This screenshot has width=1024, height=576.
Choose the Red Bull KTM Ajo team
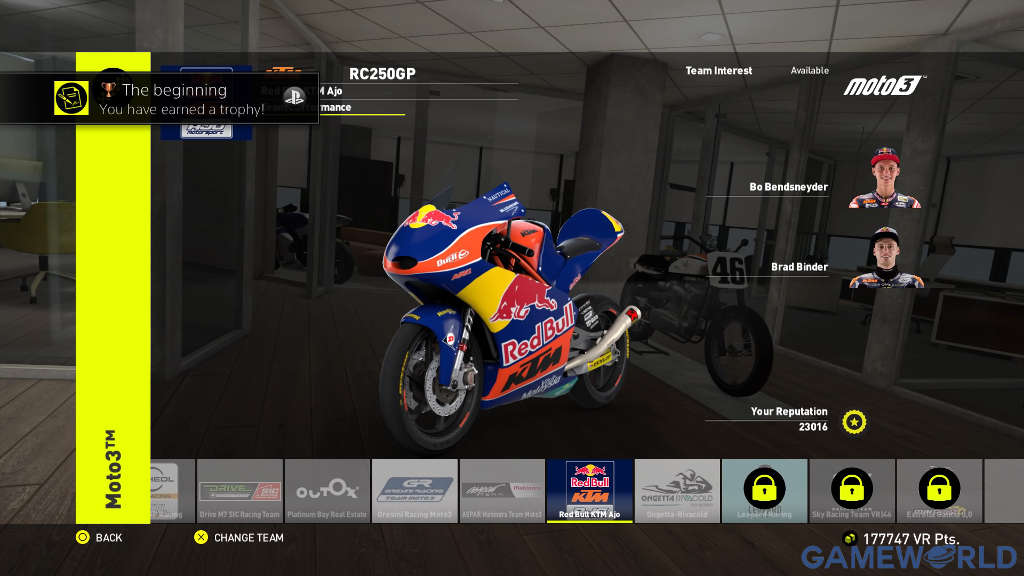590,490
